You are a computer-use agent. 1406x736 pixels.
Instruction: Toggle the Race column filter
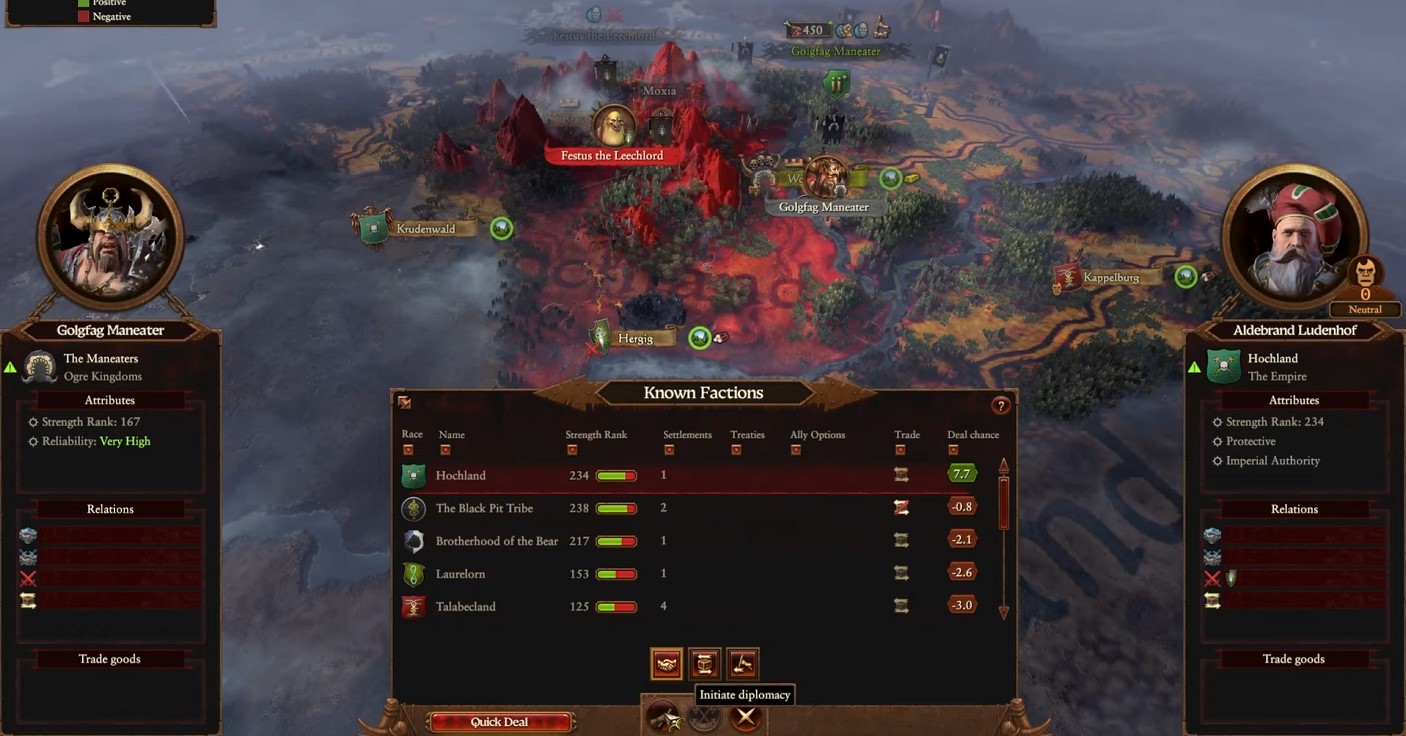click(408, 450)
